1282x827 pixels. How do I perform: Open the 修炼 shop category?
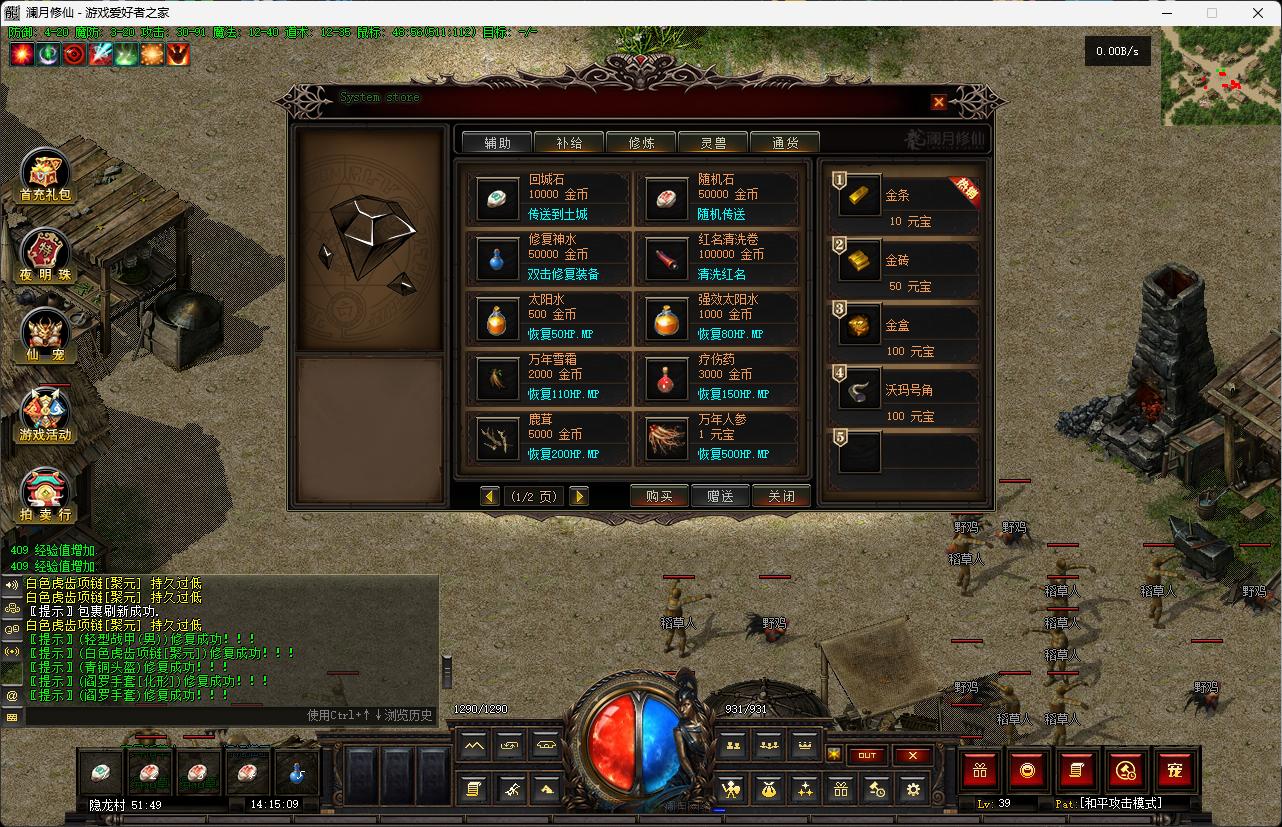pyautogui.click(x=641, y=143)
